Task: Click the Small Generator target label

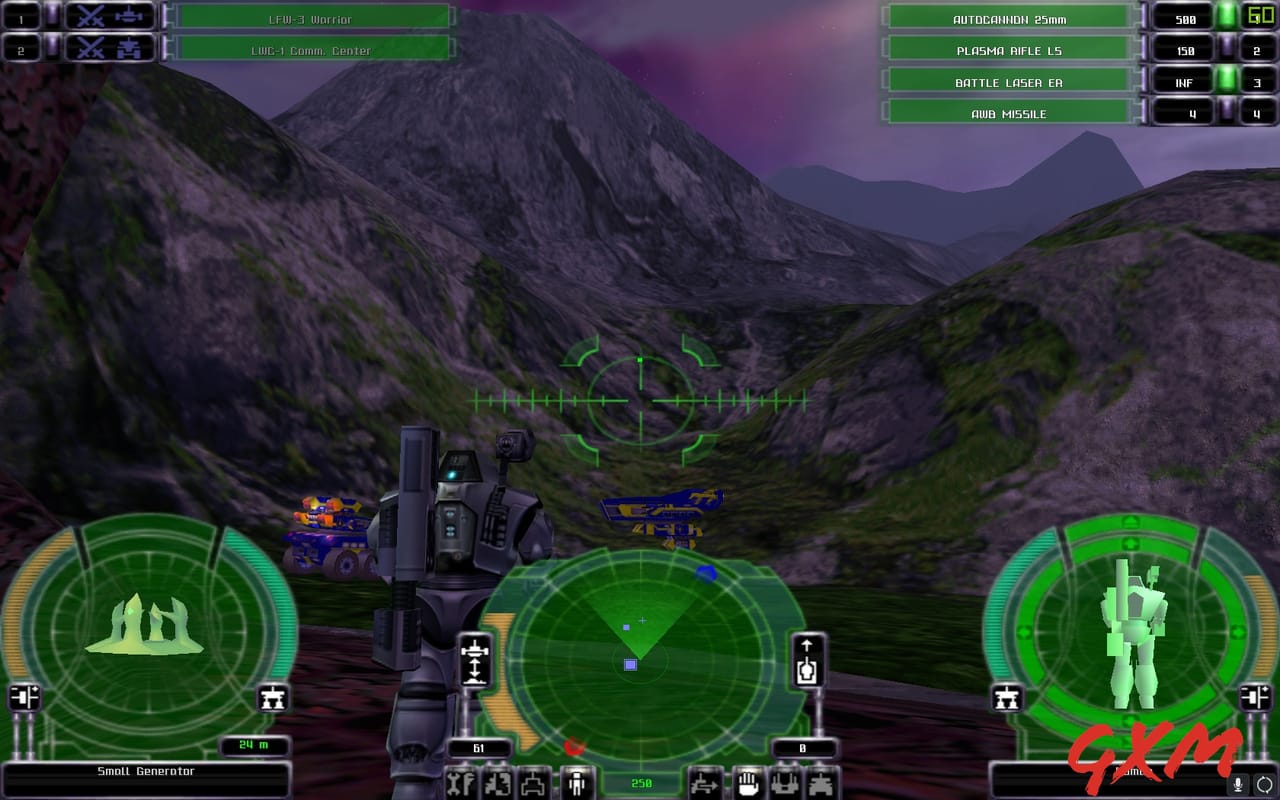Action: click(148, 771)
